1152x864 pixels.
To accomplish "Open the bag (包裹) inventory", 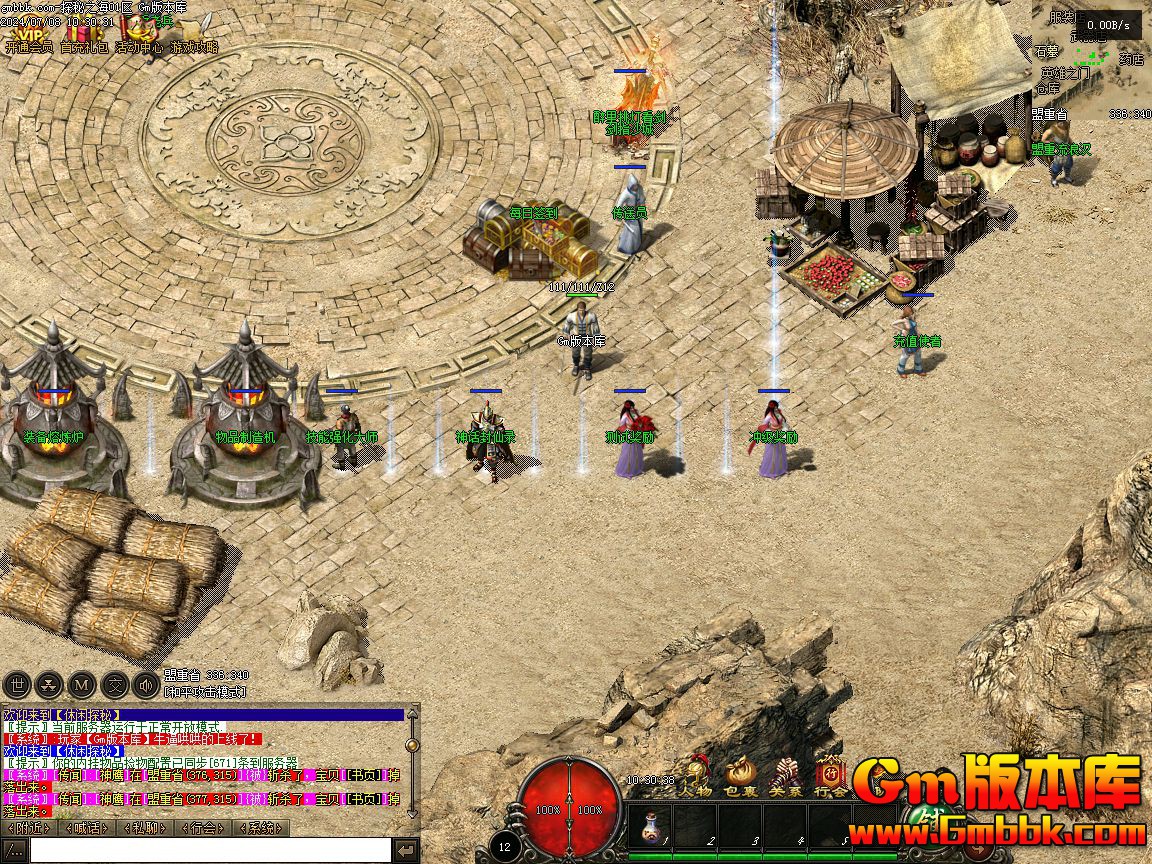I will click(741, 775).
